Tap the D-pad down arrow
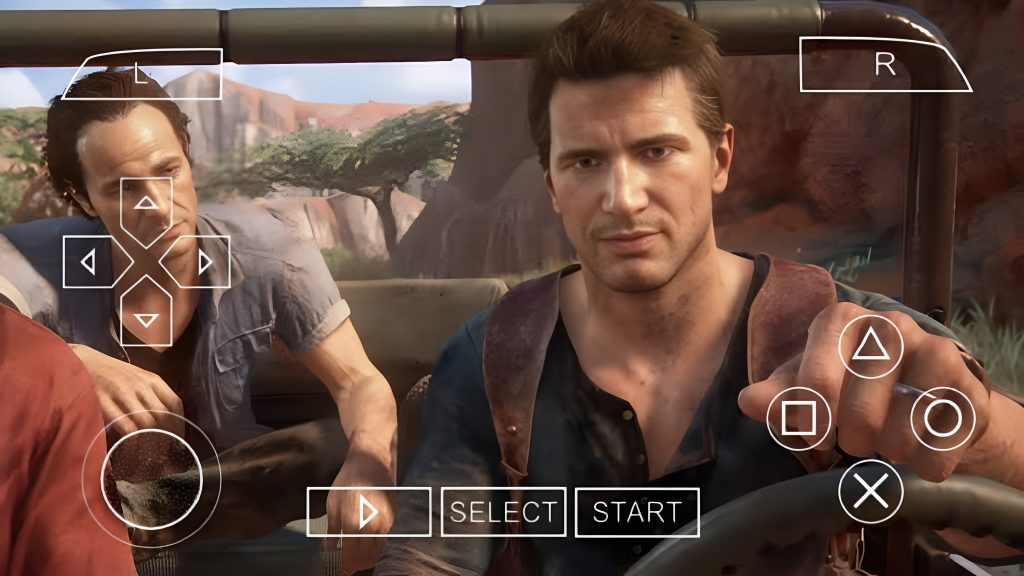The image size is (1024, 576). point(147,319)
